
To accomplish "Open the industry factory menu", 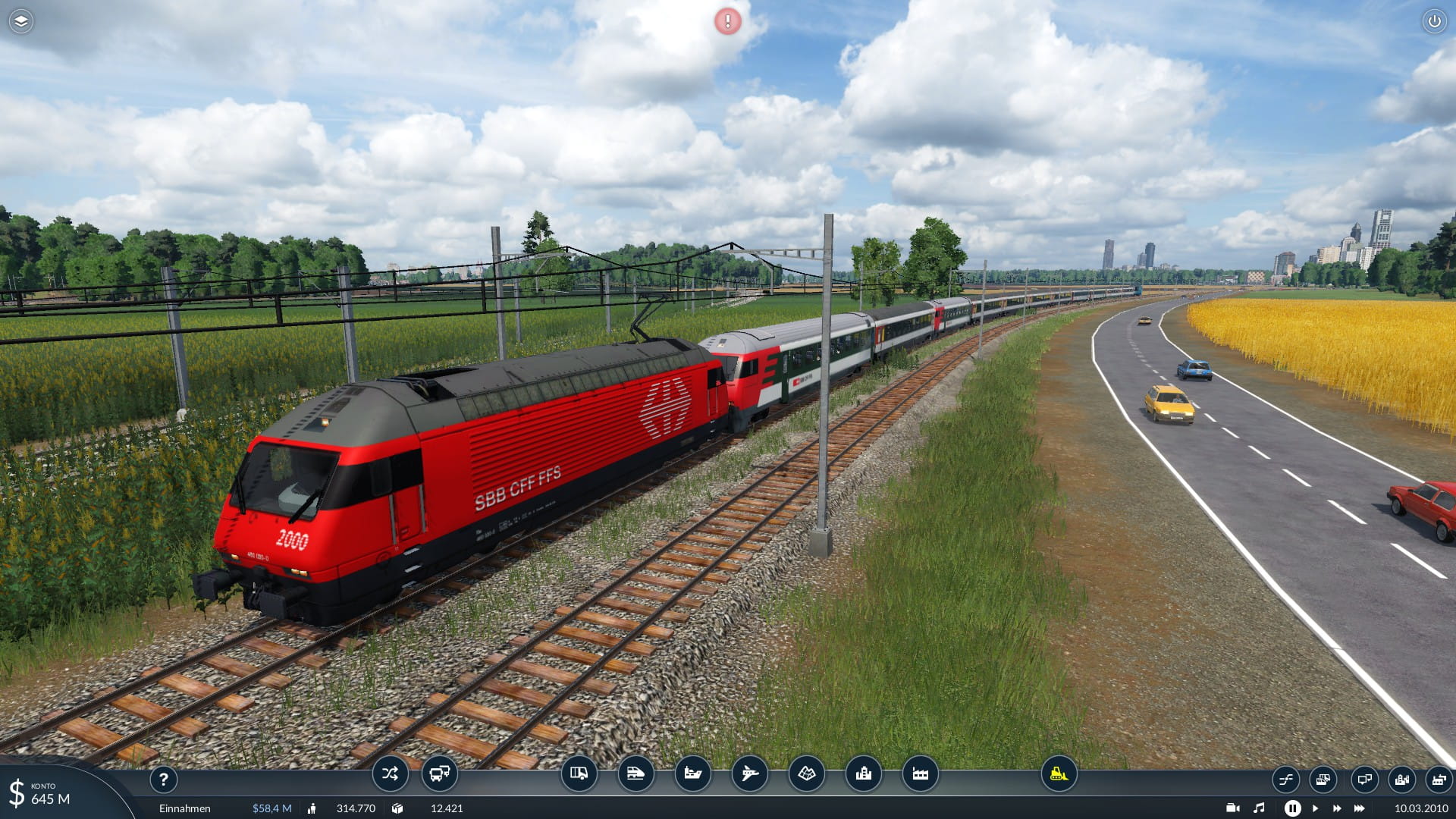I will 920,773.
